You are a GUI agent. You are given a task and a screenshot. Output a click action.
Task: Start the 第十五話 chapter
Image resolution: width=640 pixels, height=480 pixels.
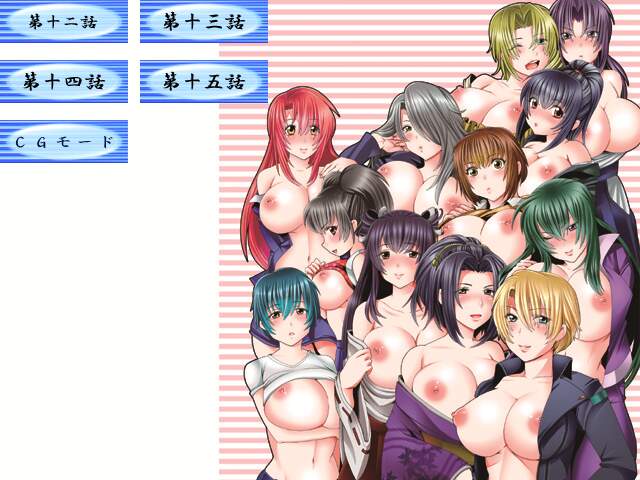click(203, 82)
